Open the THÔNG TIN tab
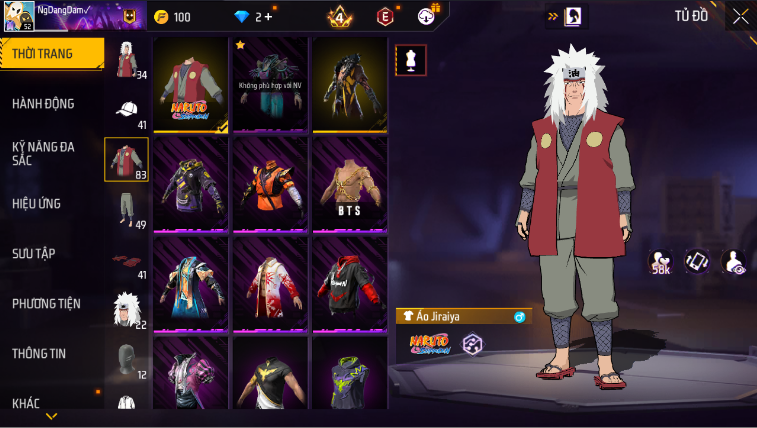This screenshot has height=428, width=757. tap(40, 353)
